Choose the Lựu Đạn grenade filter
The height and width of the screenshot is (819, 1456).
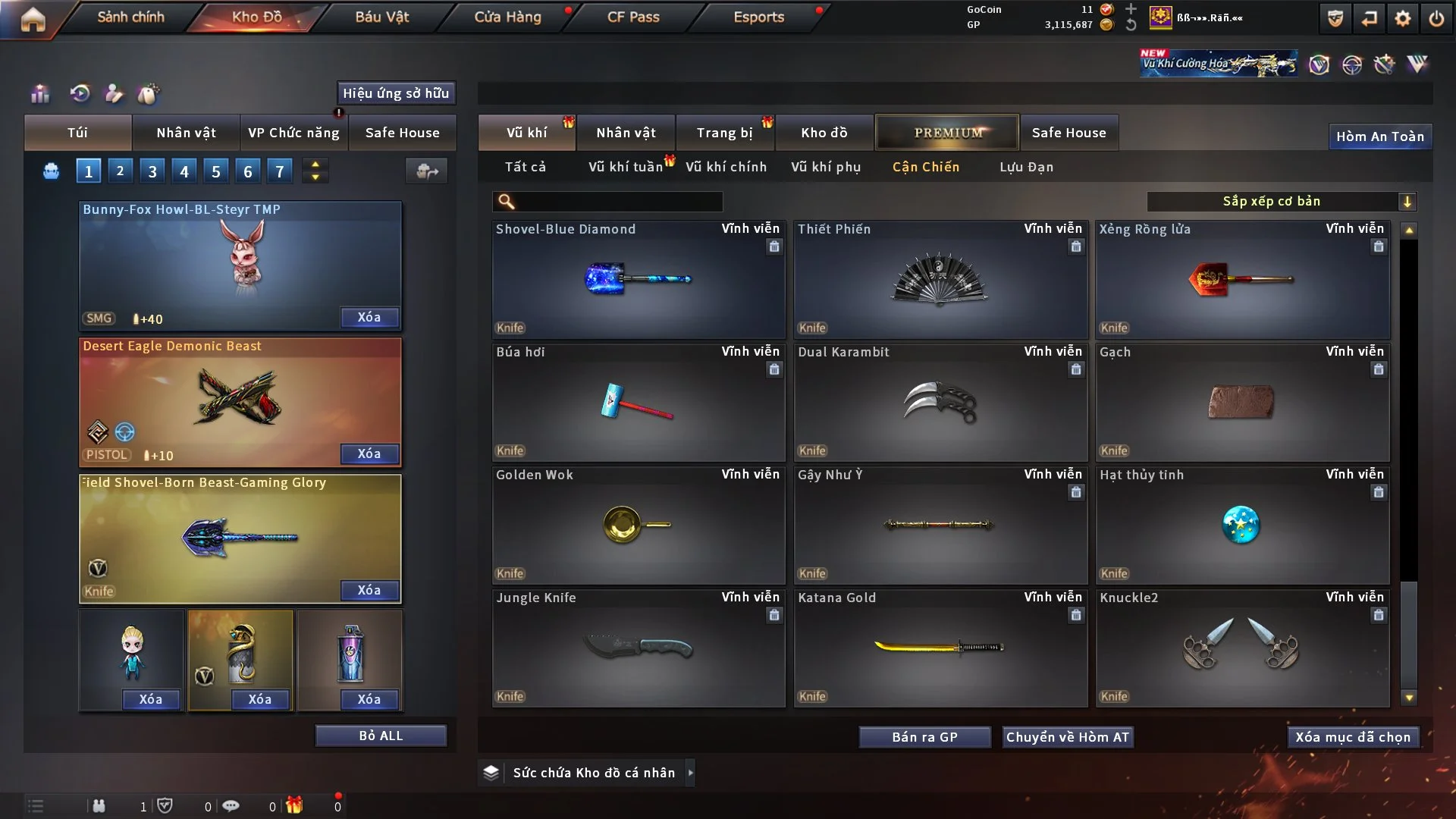[x=1026, y=167]
